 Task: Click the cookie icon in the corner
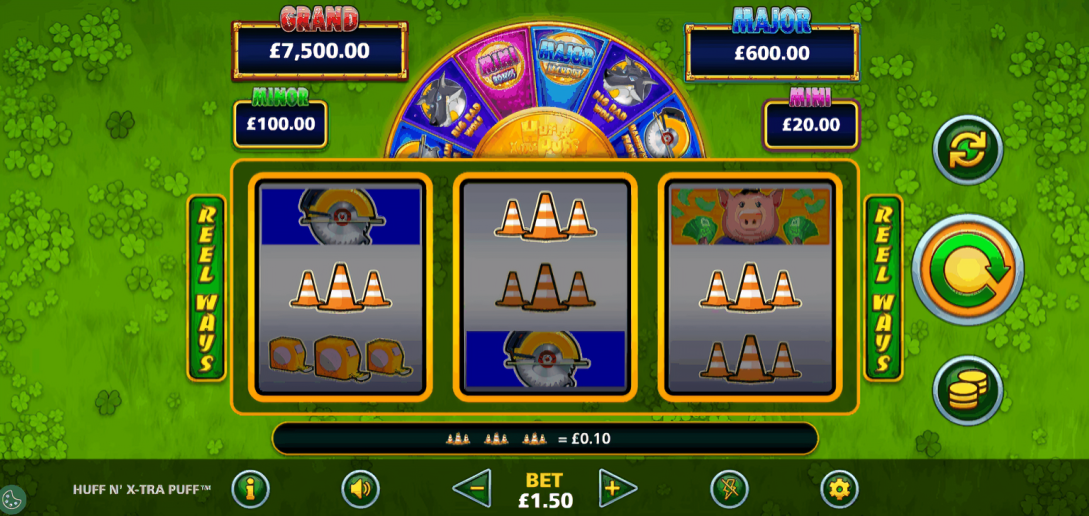14,499
